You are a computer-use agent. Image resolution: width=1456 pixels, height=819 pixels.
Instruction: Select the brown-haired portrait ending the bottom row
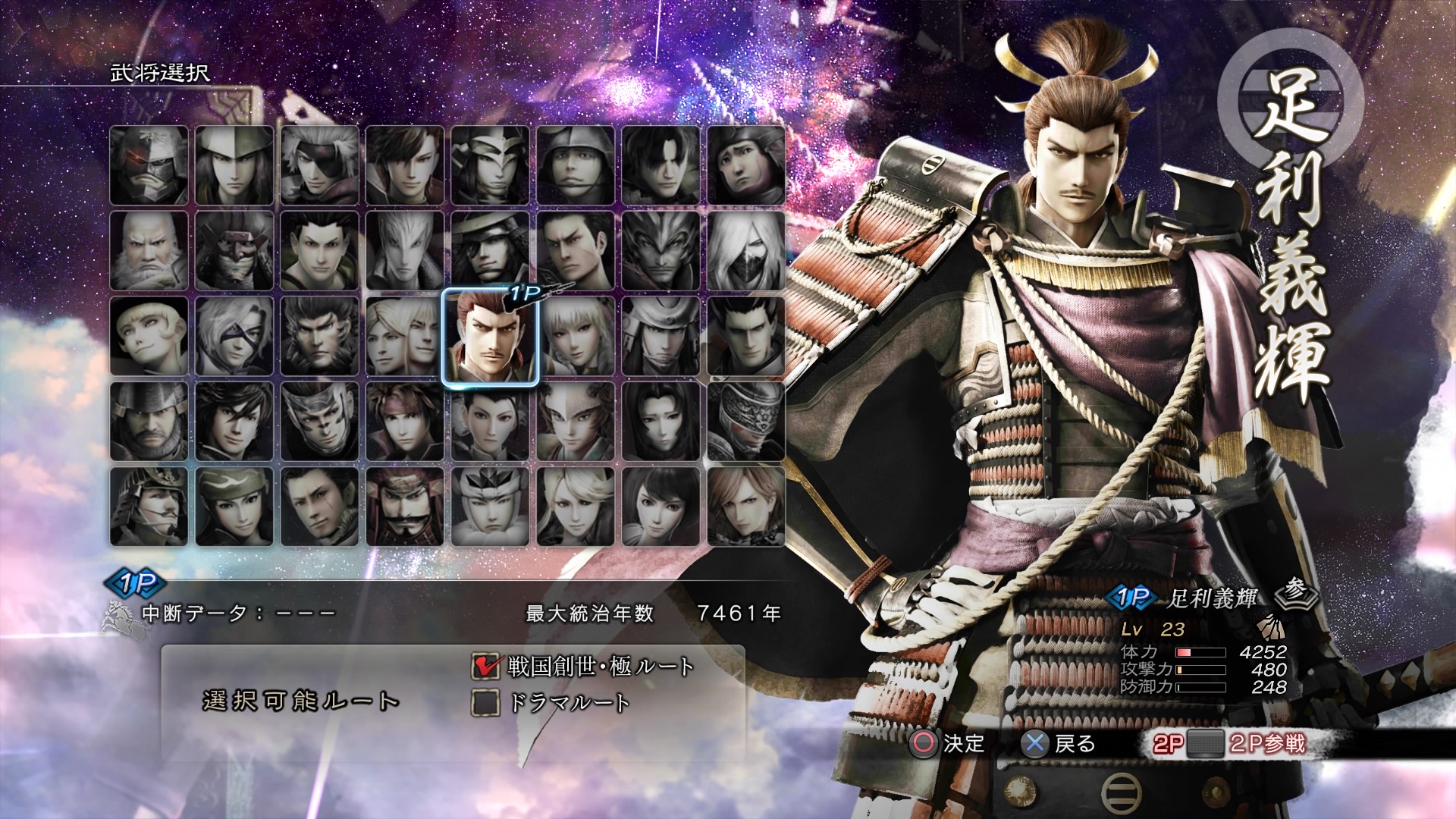click(x=746, y=507)
